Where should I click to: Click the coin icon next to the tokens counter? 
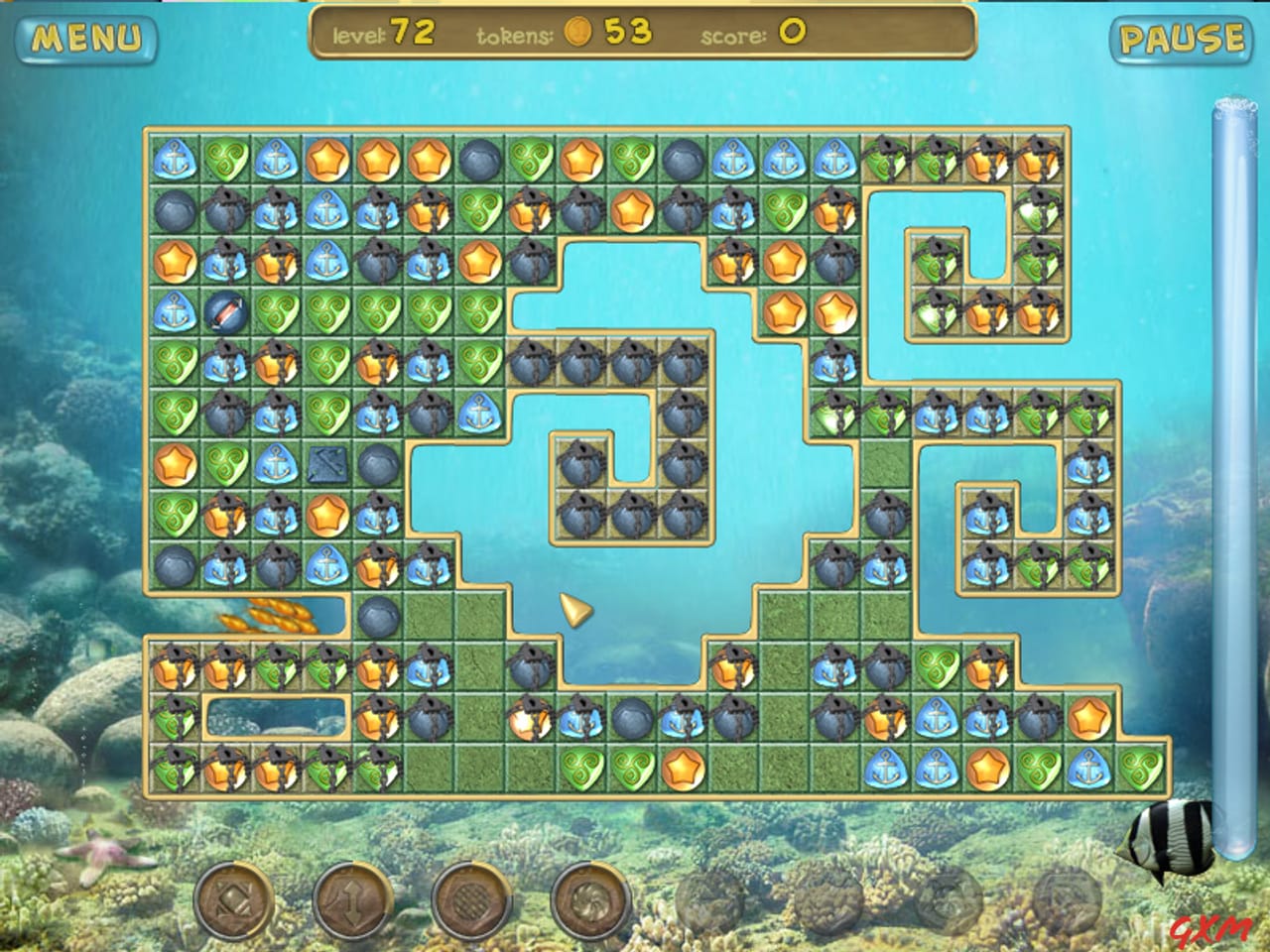point(576,33)
